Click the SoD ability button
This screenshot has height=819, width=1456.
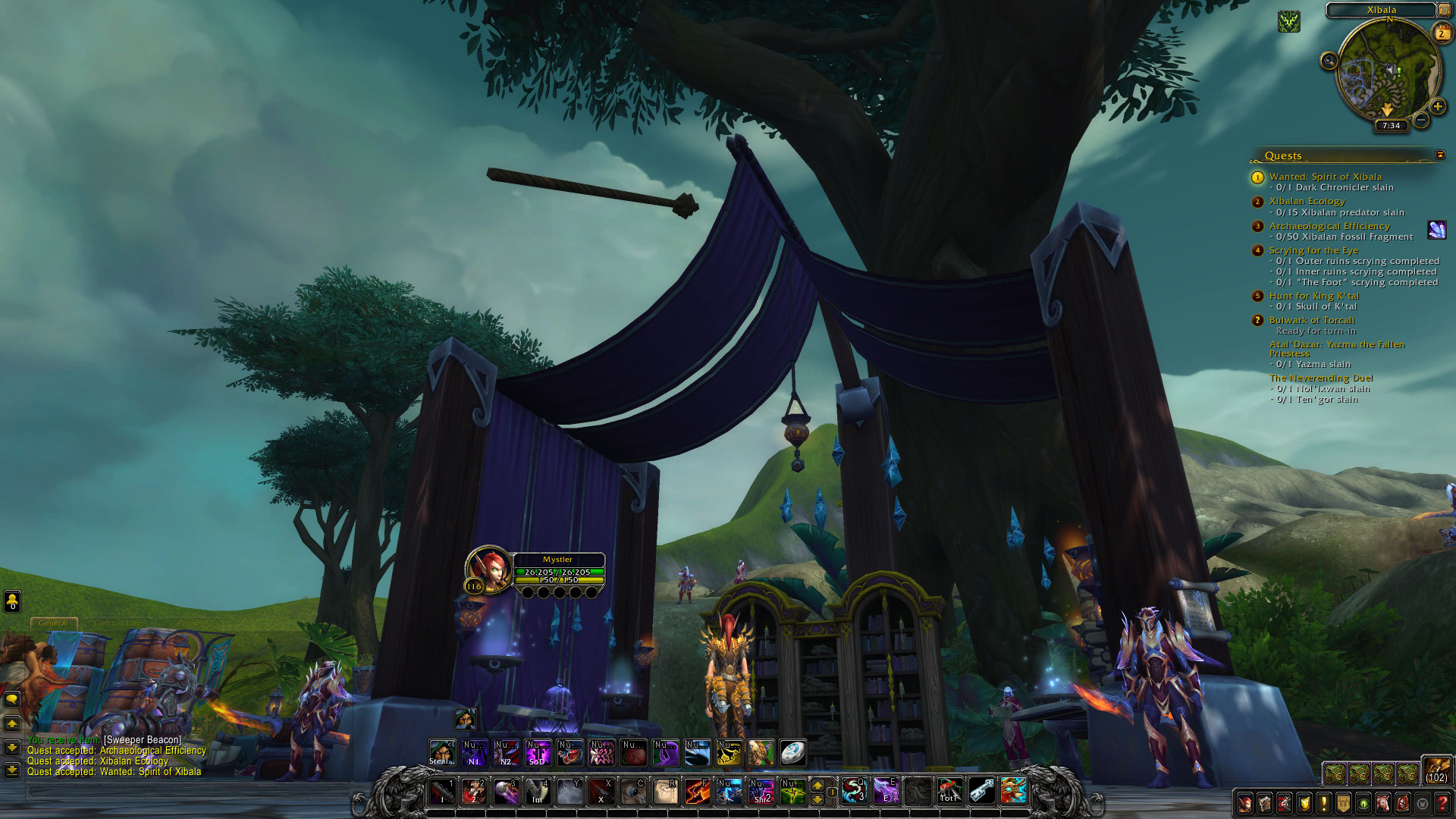pos(537,752)
